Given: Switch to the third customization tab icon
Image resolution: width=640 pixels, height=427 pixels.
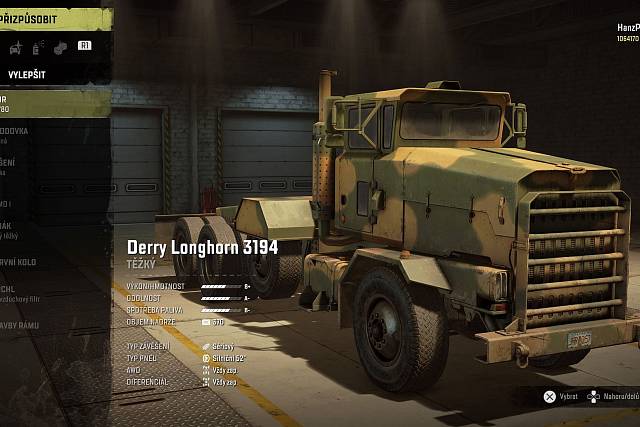Looking at the screenshot, I should 60,46.
